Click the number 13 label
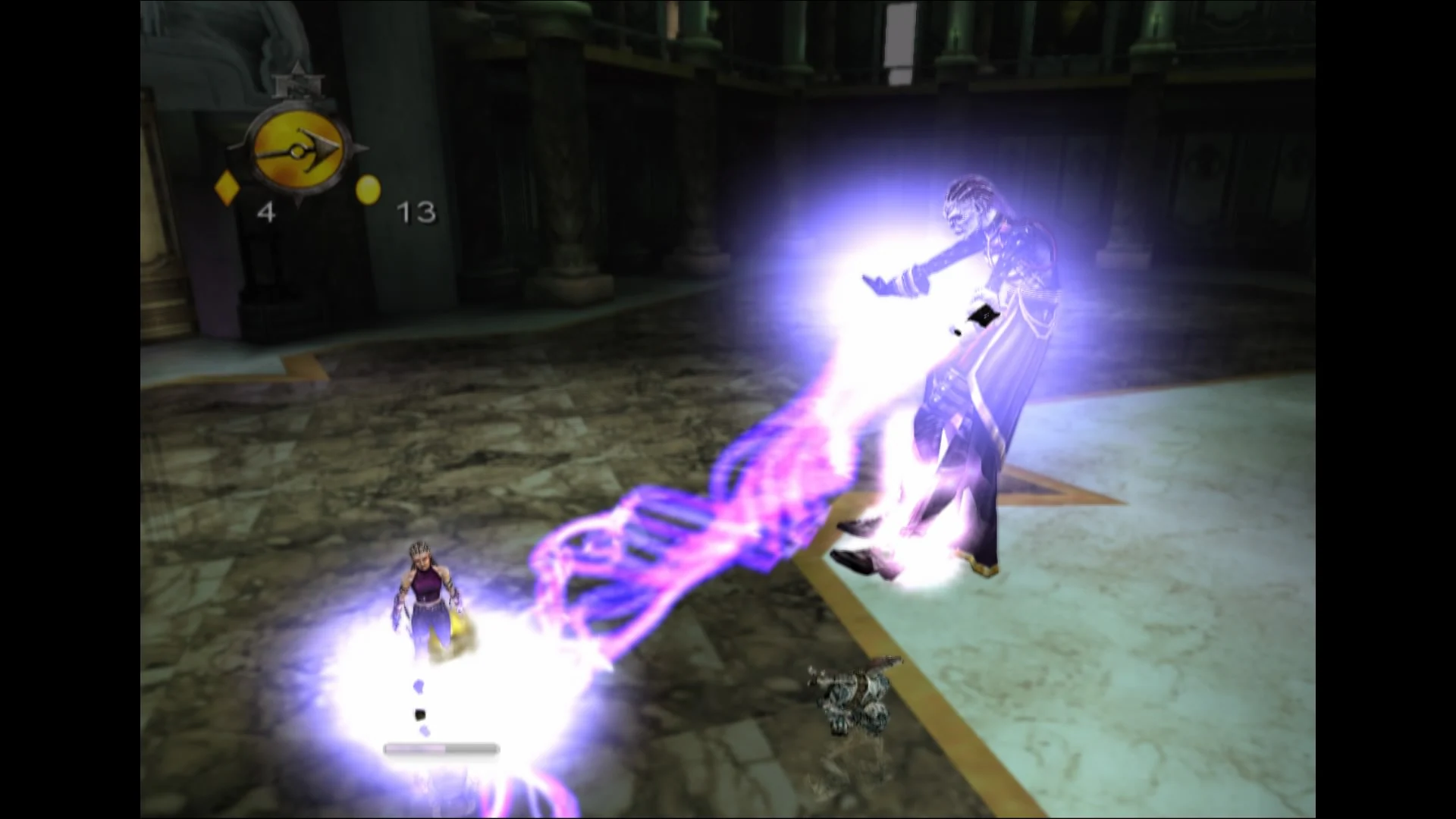This screenshot has height=819, width=1456. tap(416, 212)
